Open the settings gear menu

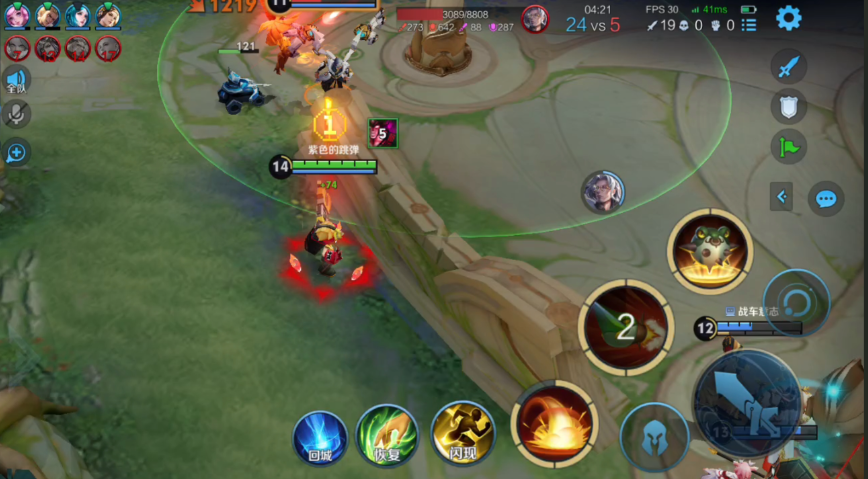789,17
